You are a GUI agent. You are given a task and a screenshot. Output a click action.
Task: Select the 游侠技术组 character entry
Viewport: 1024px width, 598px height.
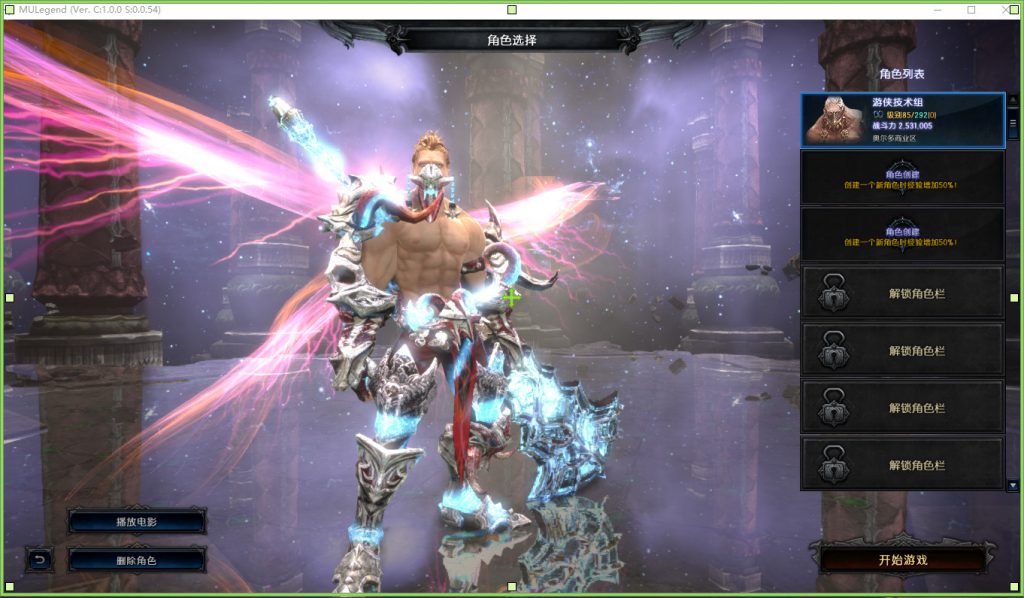902,120
